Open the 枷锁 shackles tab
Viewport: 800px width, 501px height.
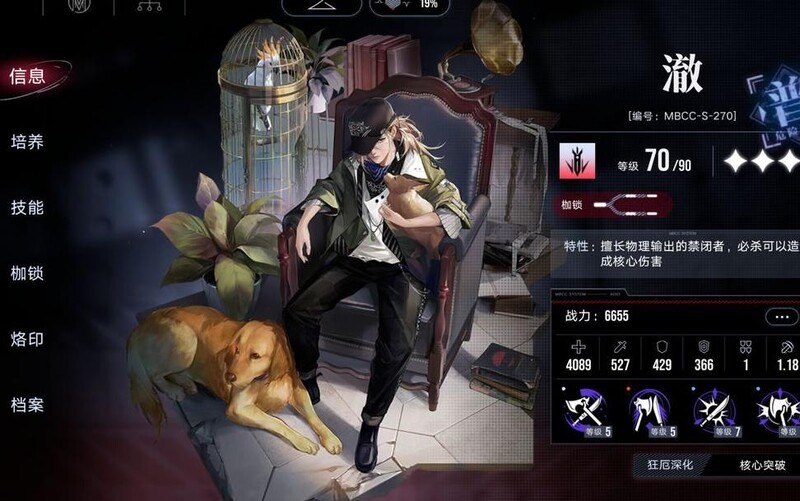coord(27,273)
